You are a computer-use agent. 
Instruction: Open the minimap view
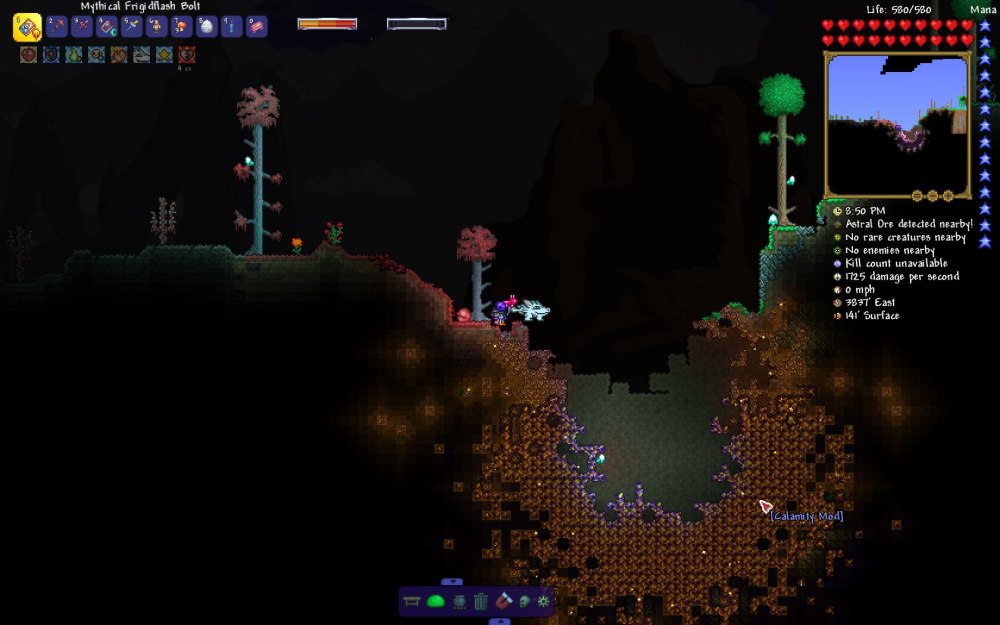click(x=897, y=124)
